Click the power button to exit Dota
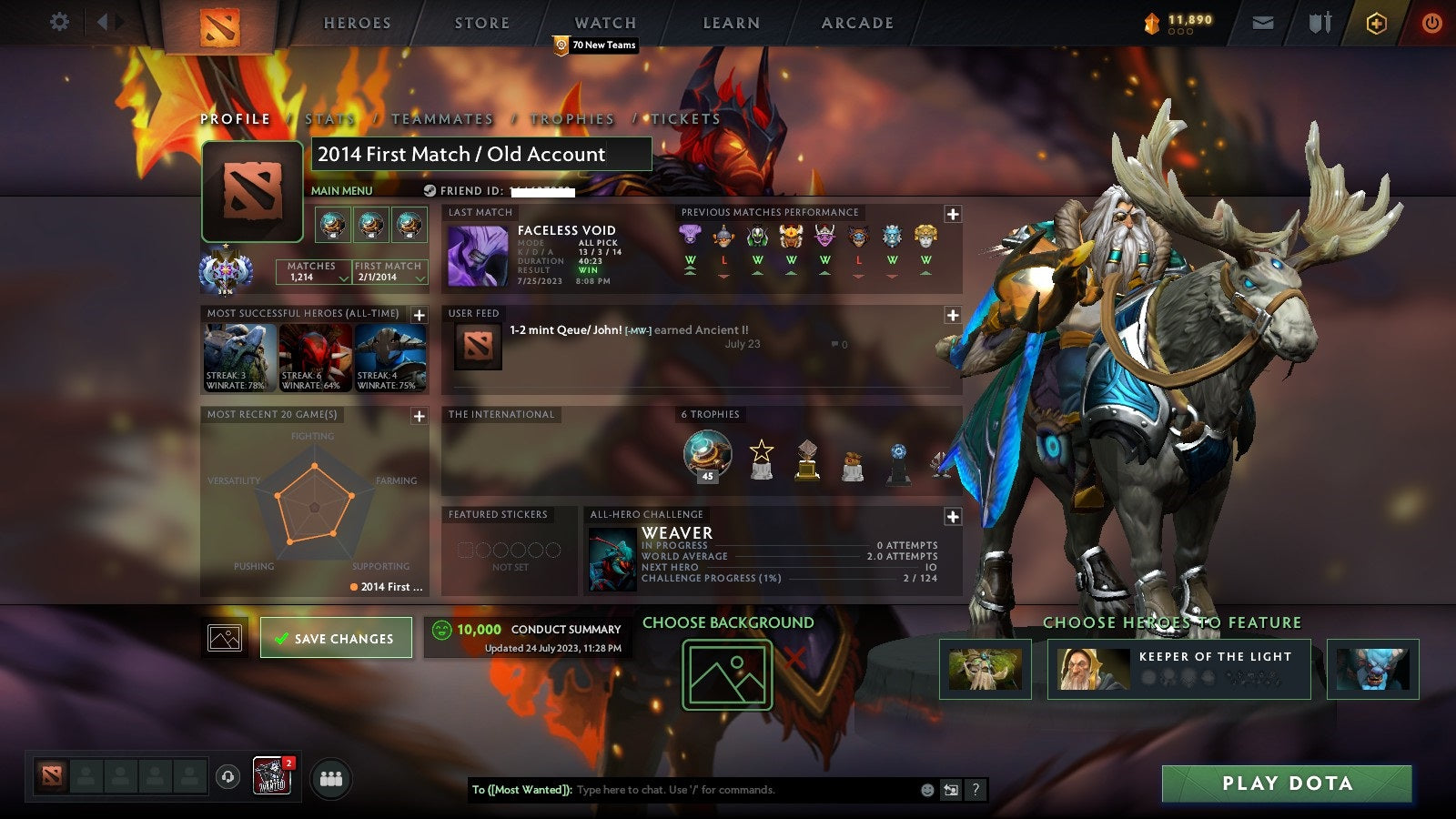1456x819 pixels. [1431, 22]
